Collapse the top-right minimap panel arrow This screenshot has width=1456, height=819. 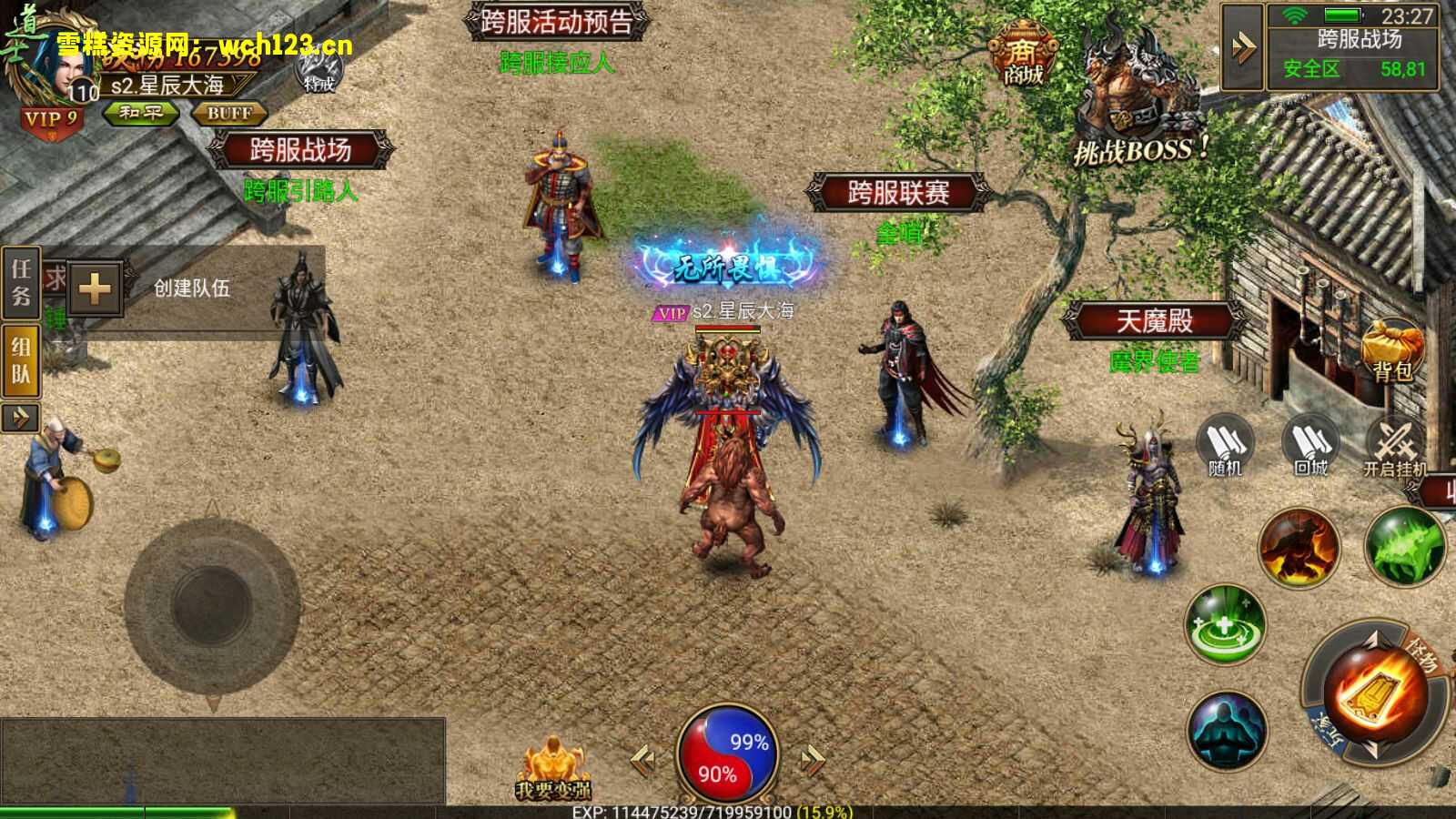pyautogui.click(x=1242, y=47)
